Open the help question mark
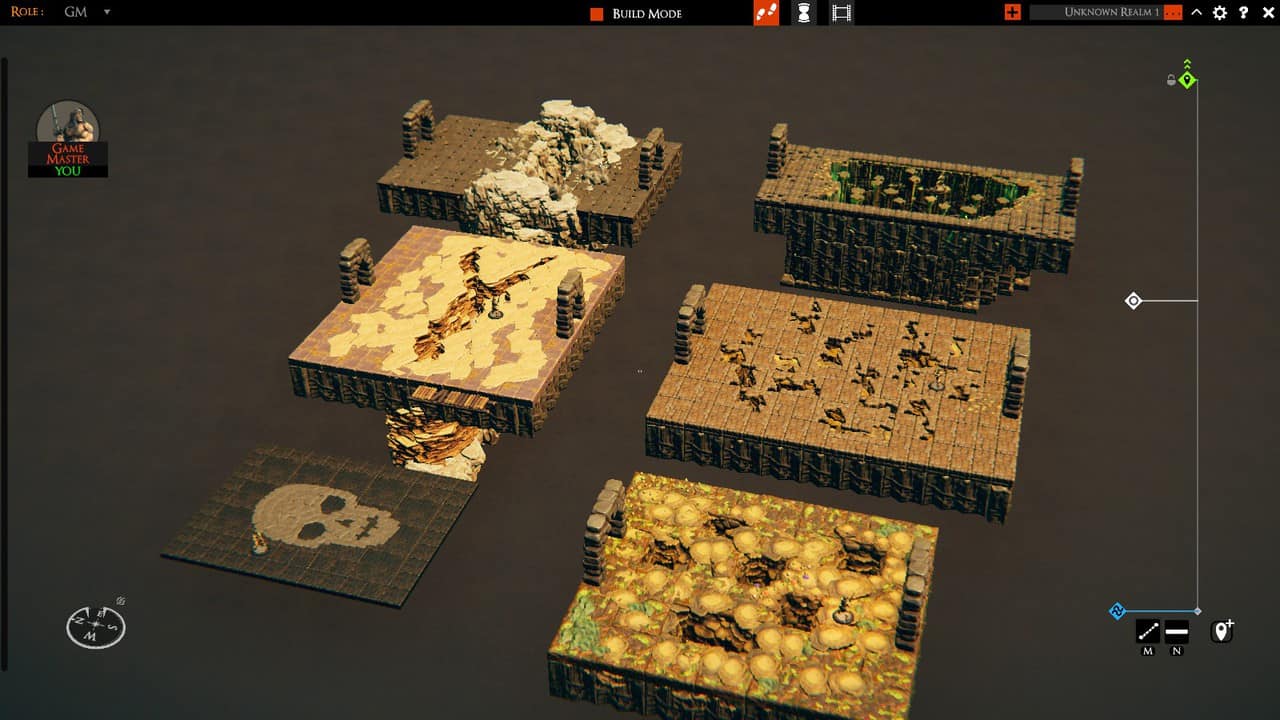The image size is (1280, 720). tap(1243, 13)
